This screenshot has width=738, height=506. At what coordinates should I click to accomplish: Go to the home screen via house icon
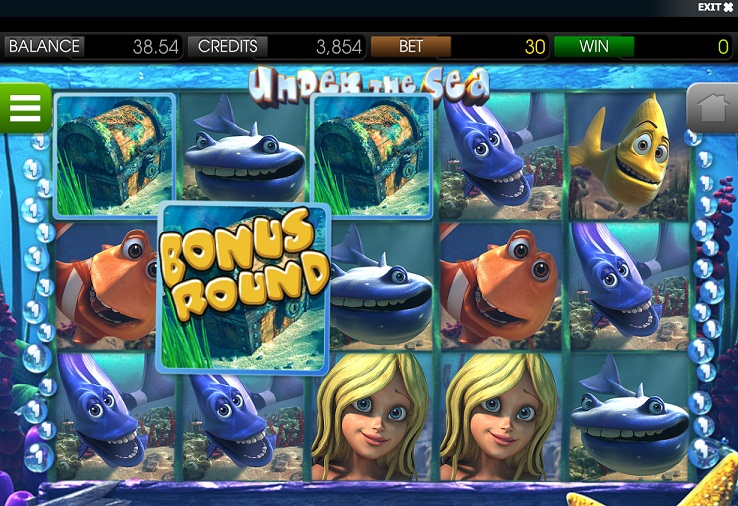tap(712, 109)
